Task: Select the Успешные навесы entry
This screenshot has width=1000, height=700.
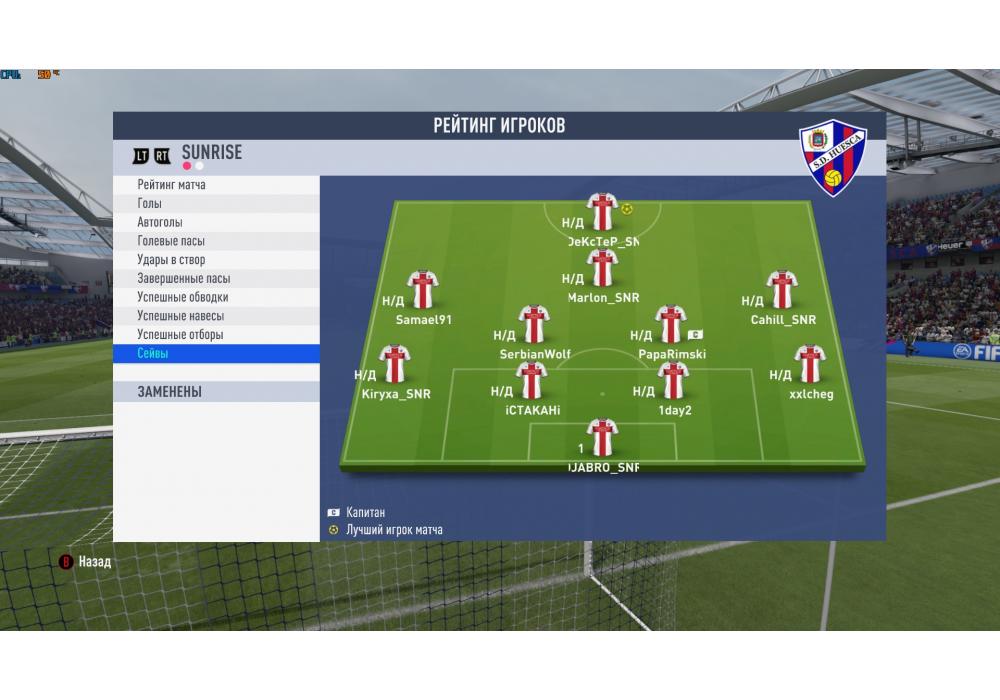Action: [180, 316]
